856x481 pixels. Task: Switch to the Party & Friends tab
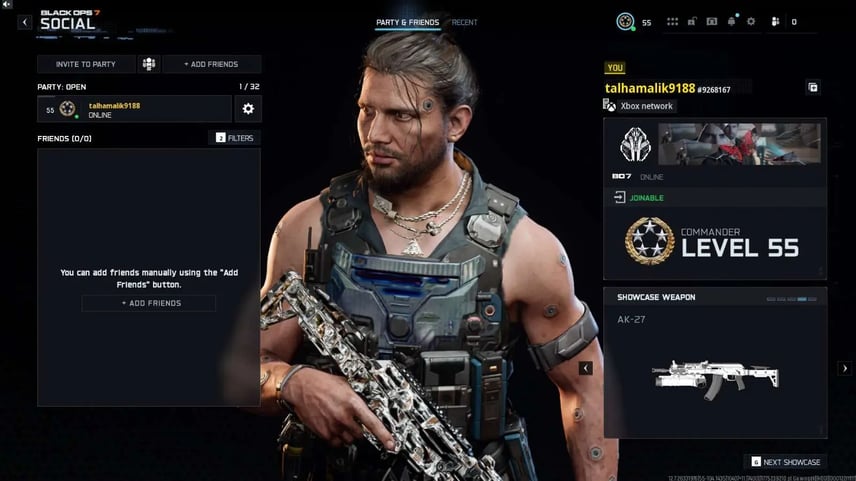tap(407, 22)
